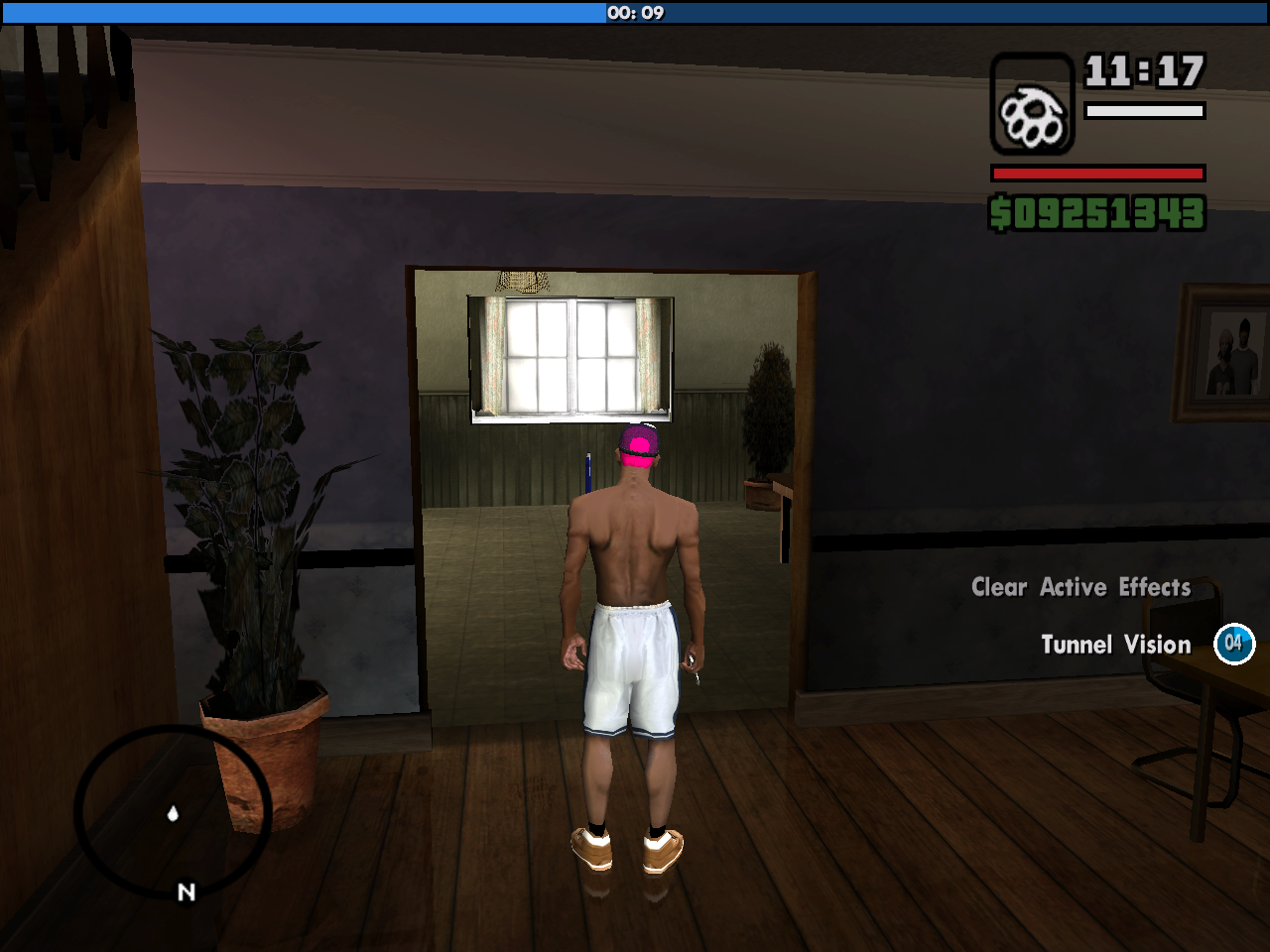1270x952 pixels.
Task: Click the red health bar
Action: click(1095, 171)
